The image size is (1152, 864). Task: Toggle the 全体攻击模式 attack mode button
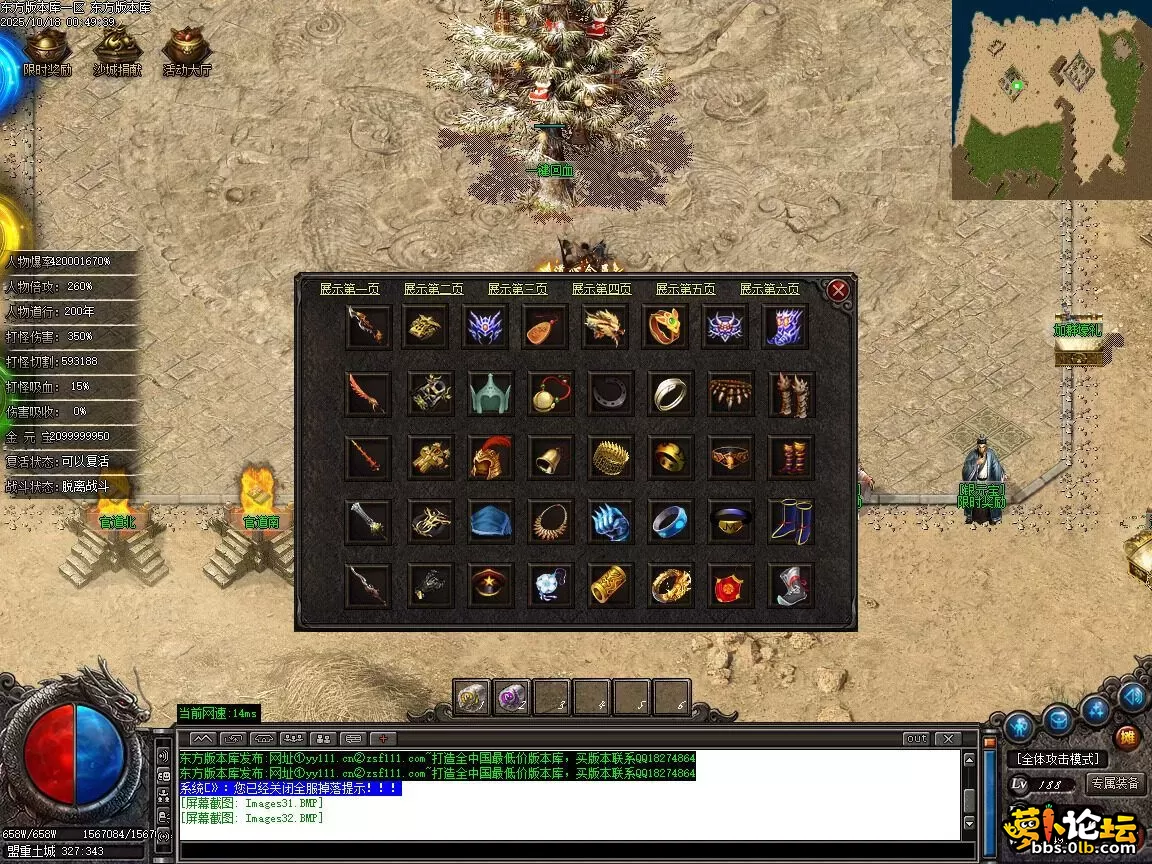coord(1056,759)
